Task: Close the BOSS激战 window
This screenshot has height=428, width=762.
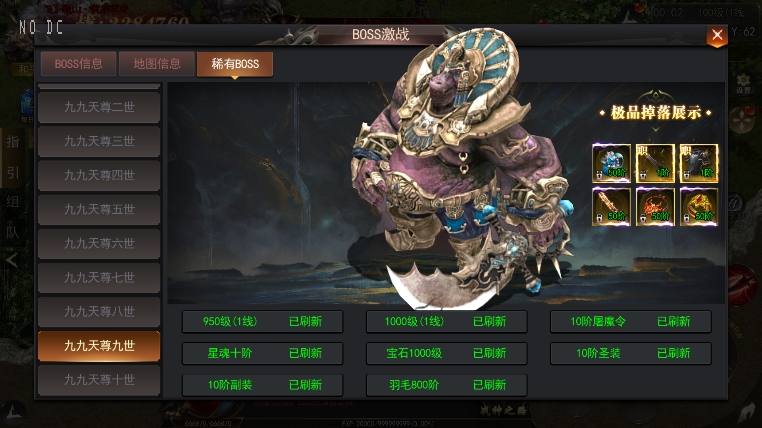Action: (x=717, y=37)
